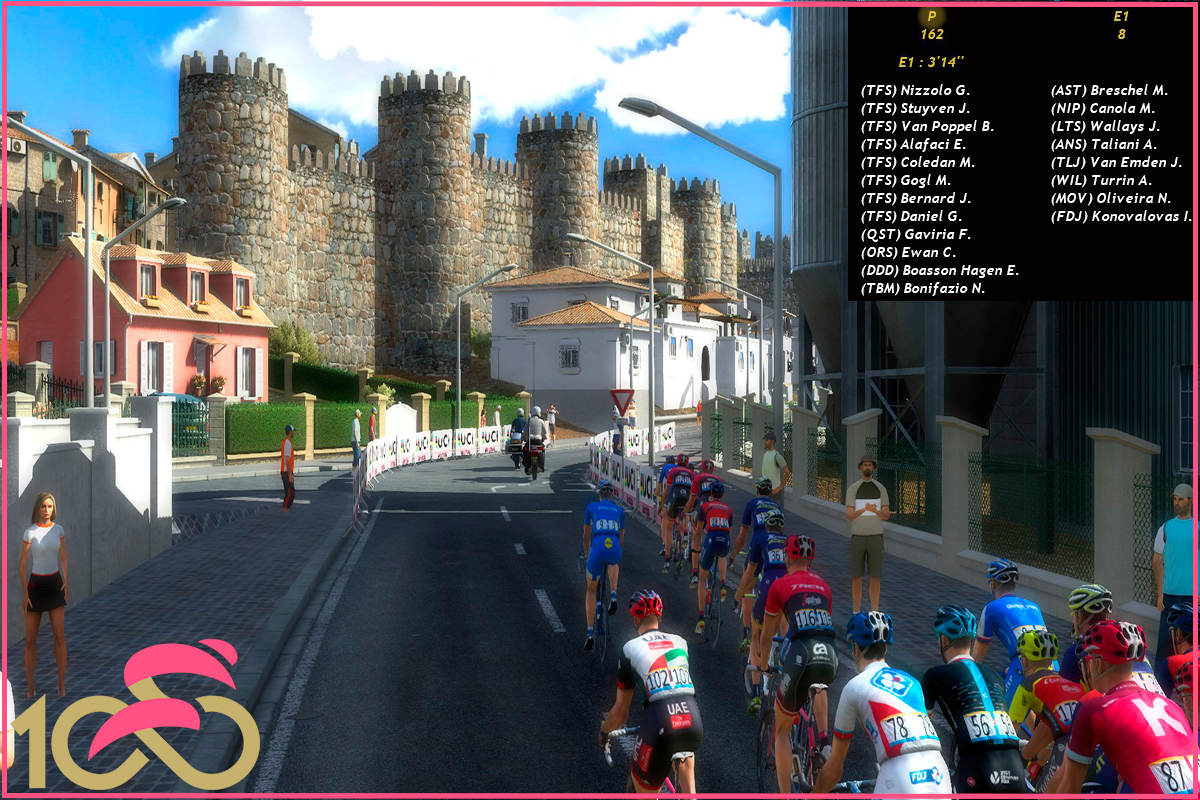Select rider Gogl M.
The width and height of the screenshot is (1200, 800).
(906, 180)
